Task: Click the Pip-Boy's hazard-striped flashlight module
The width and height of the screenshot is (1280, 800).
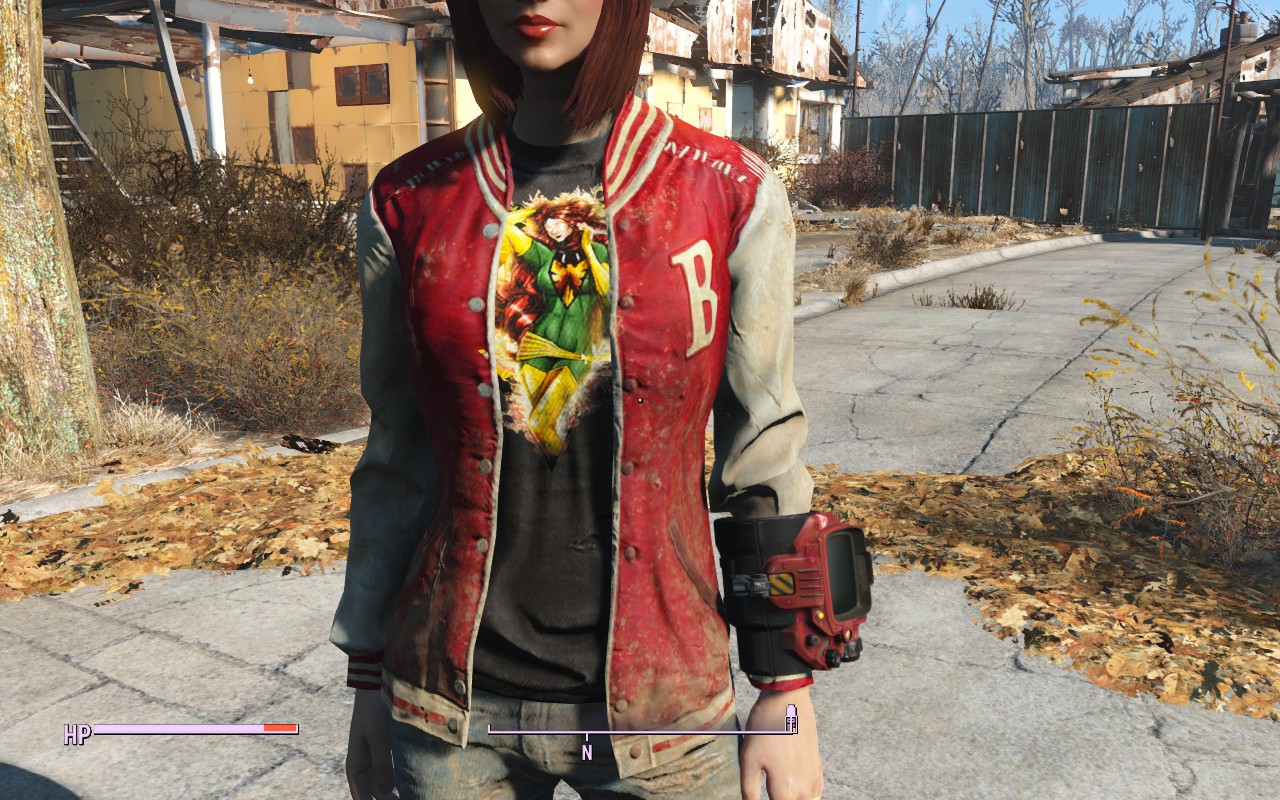Action: pyautogui.click(x=782, y=585)
